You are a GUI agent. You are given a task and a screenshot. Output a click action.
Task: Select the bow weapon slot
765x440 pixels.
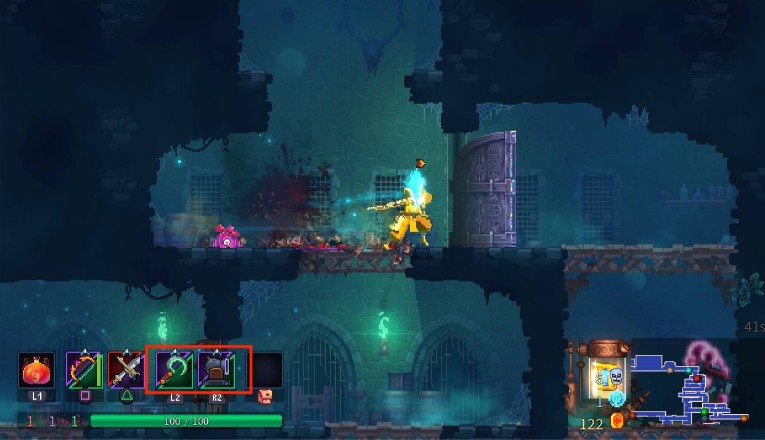pyautogui.click(x=83, y=371)
